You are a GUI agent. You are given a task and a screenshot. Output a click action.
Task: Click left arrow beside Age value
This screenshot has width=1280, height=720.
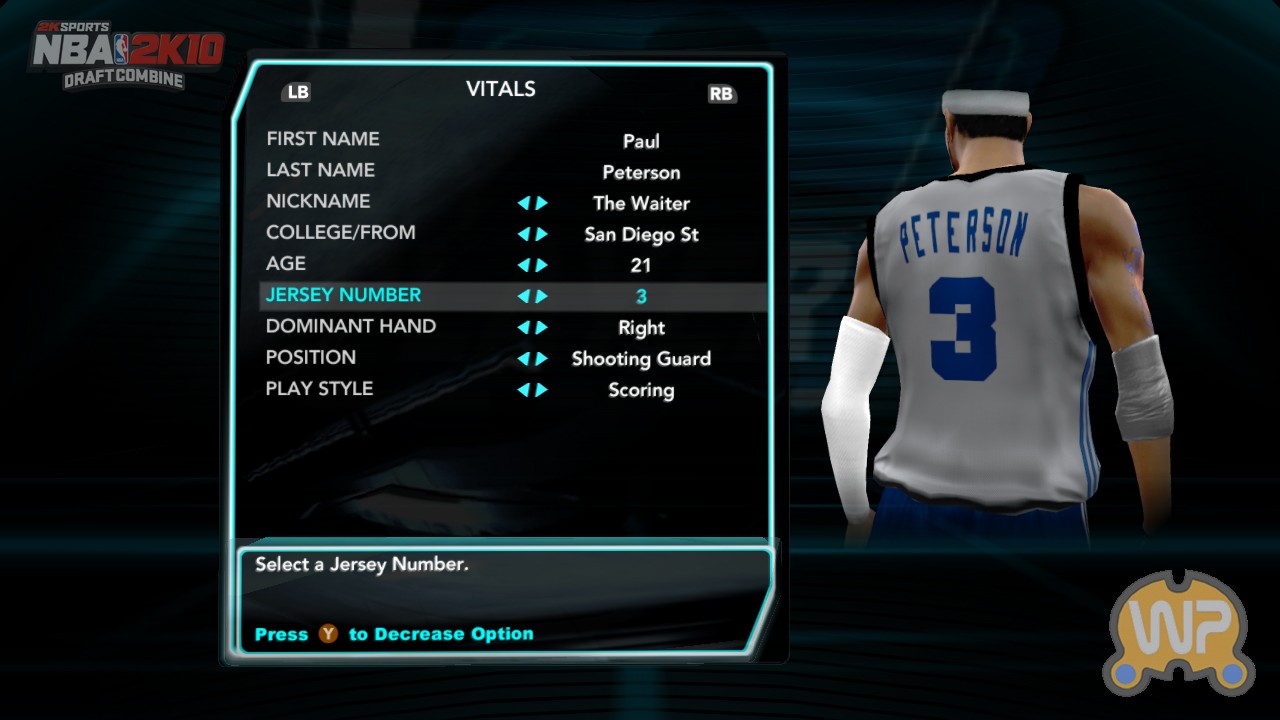click(x=523, y=265)
